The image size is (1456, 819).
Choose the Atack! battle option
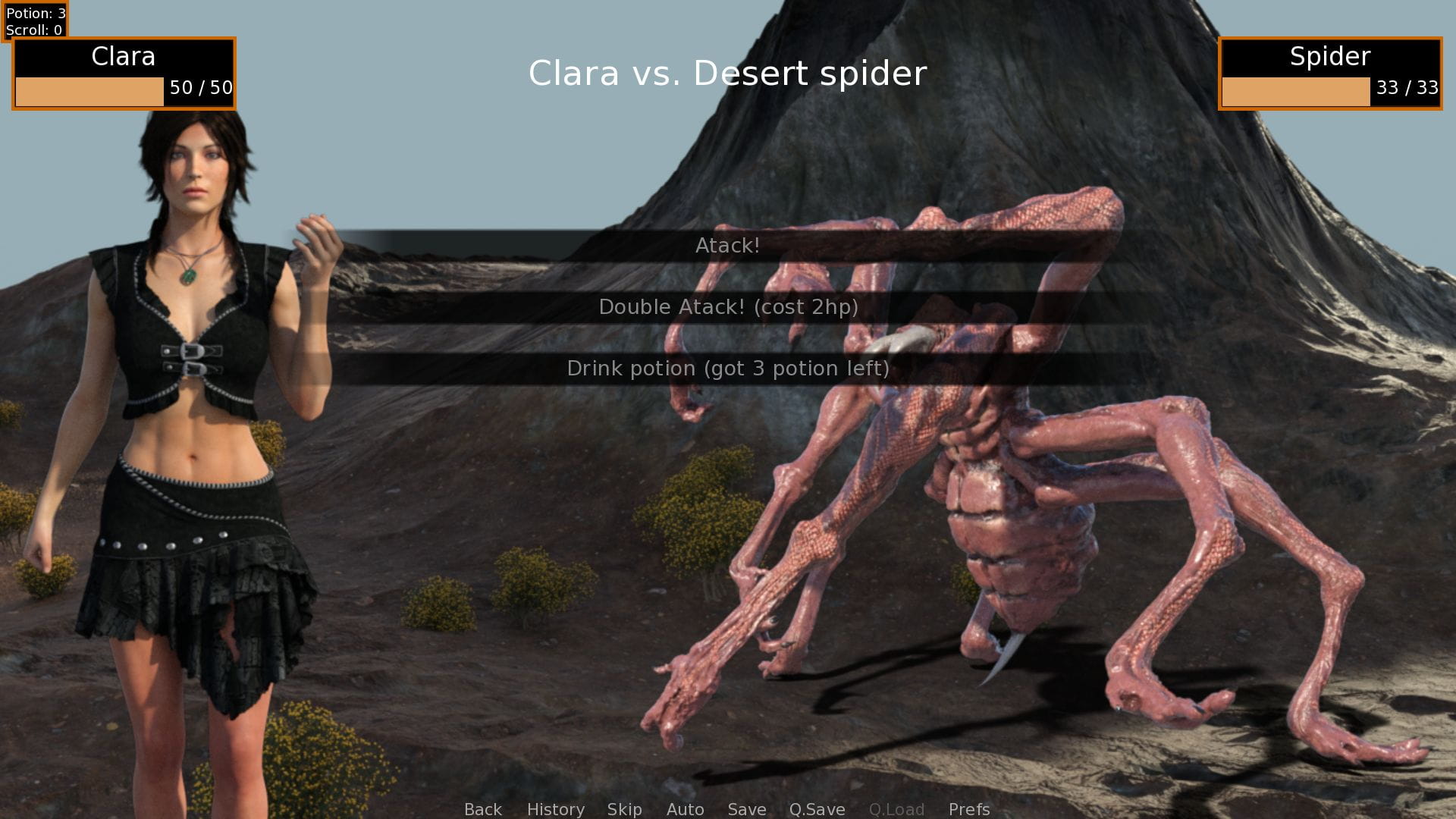point(727,246)
